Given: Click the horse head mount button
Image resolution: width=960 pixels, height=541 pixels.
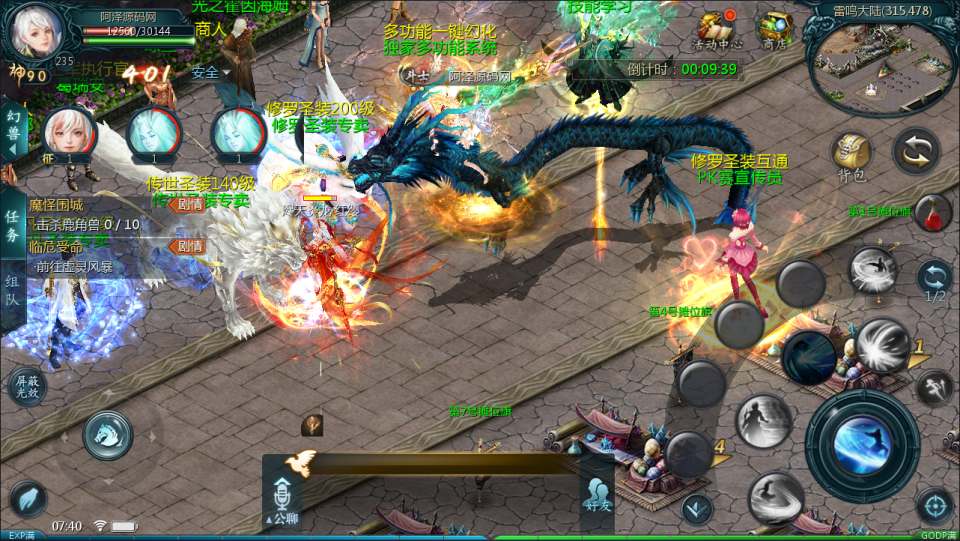Looking at the screenshot, I should (108, 432).
